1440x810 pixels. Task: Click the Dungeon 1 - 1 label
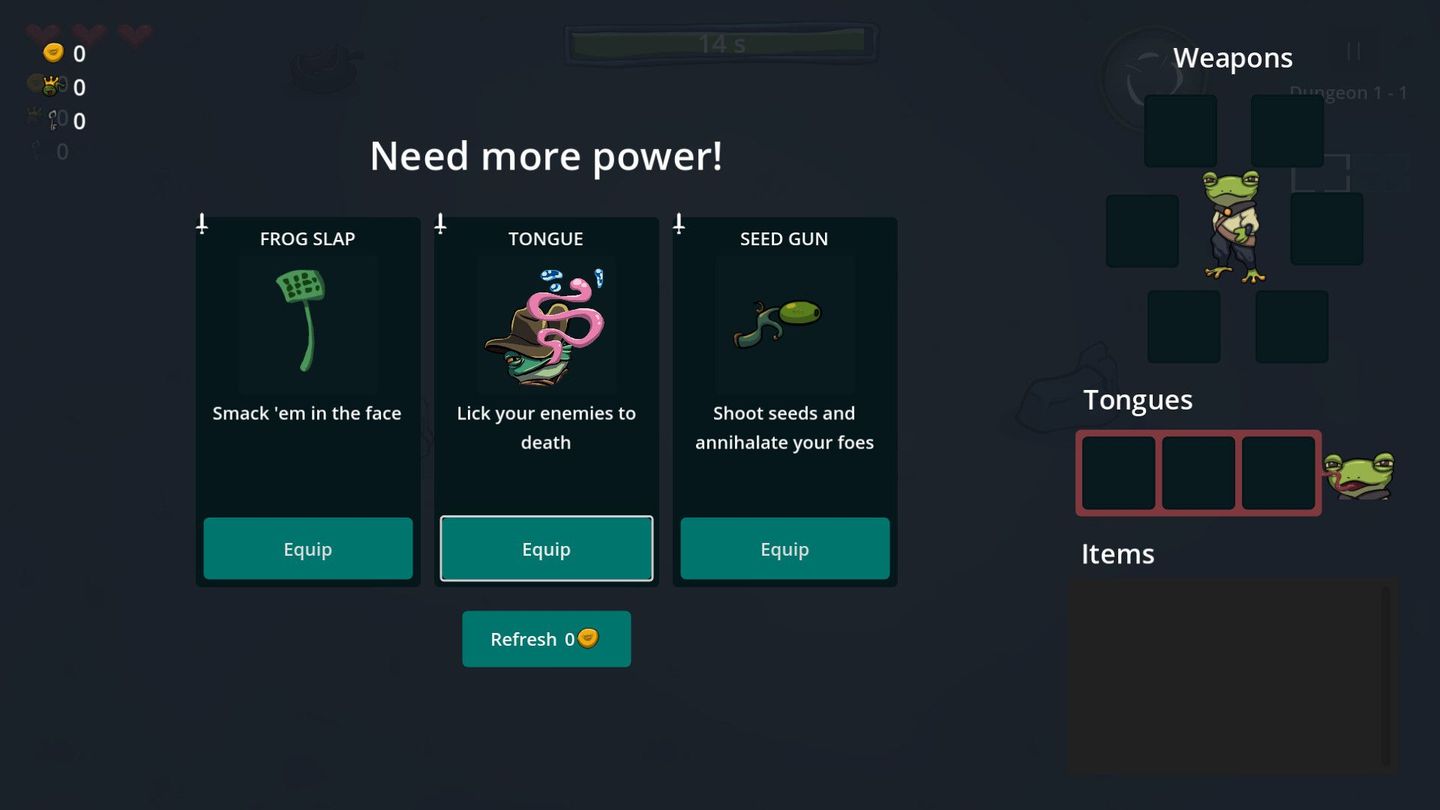coord(1349,91)
